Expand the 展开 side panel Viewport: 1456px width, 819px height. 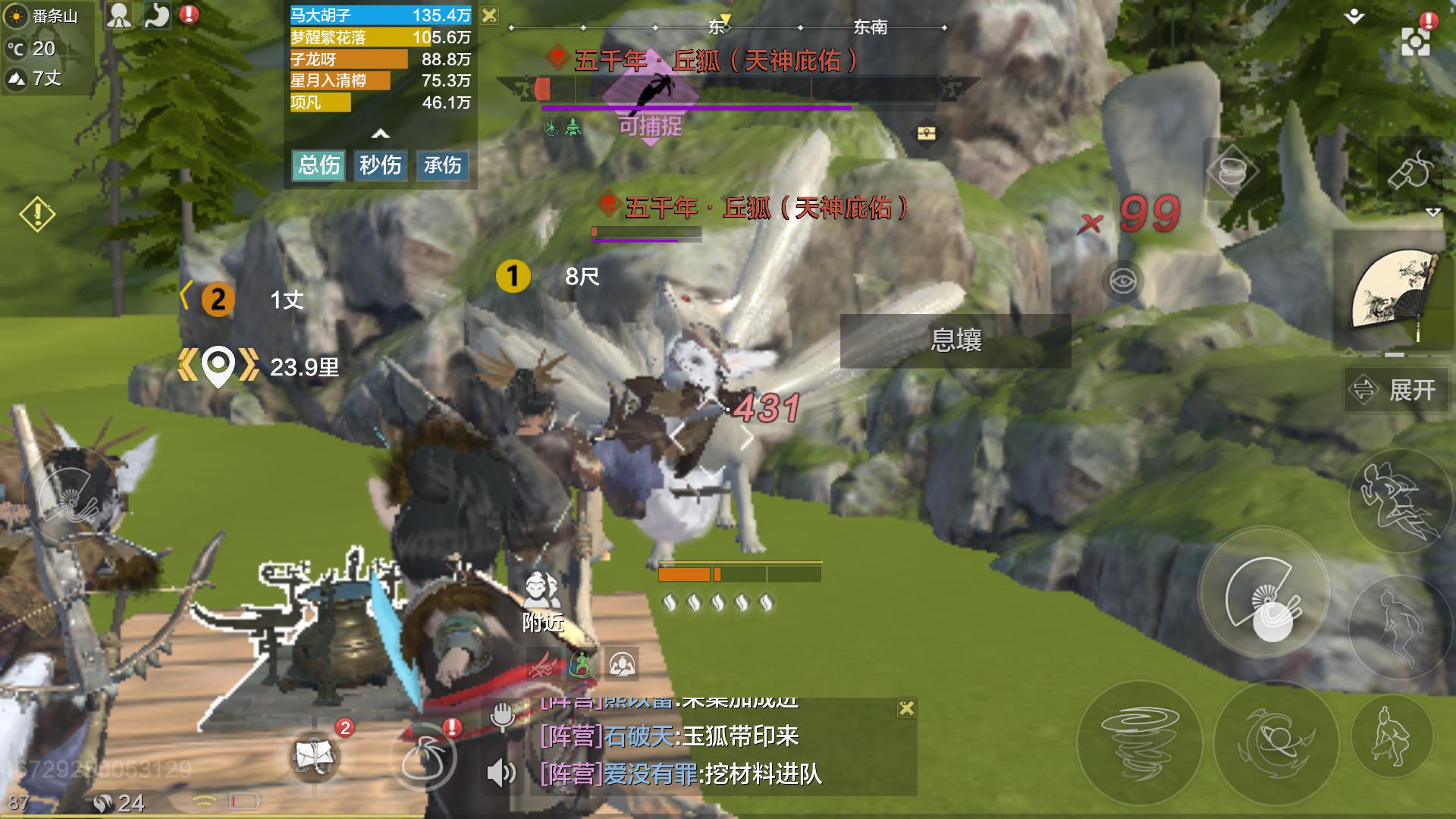pyautogui.click(x=1396, y=391)
